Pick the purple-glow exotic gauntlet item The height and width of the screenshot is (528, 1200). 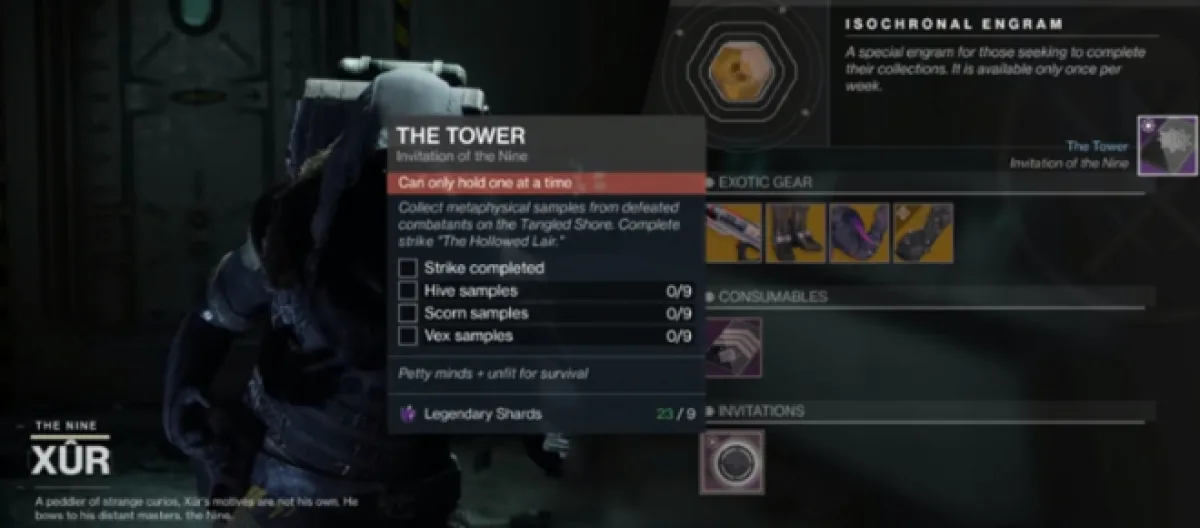tap(858, 233)
